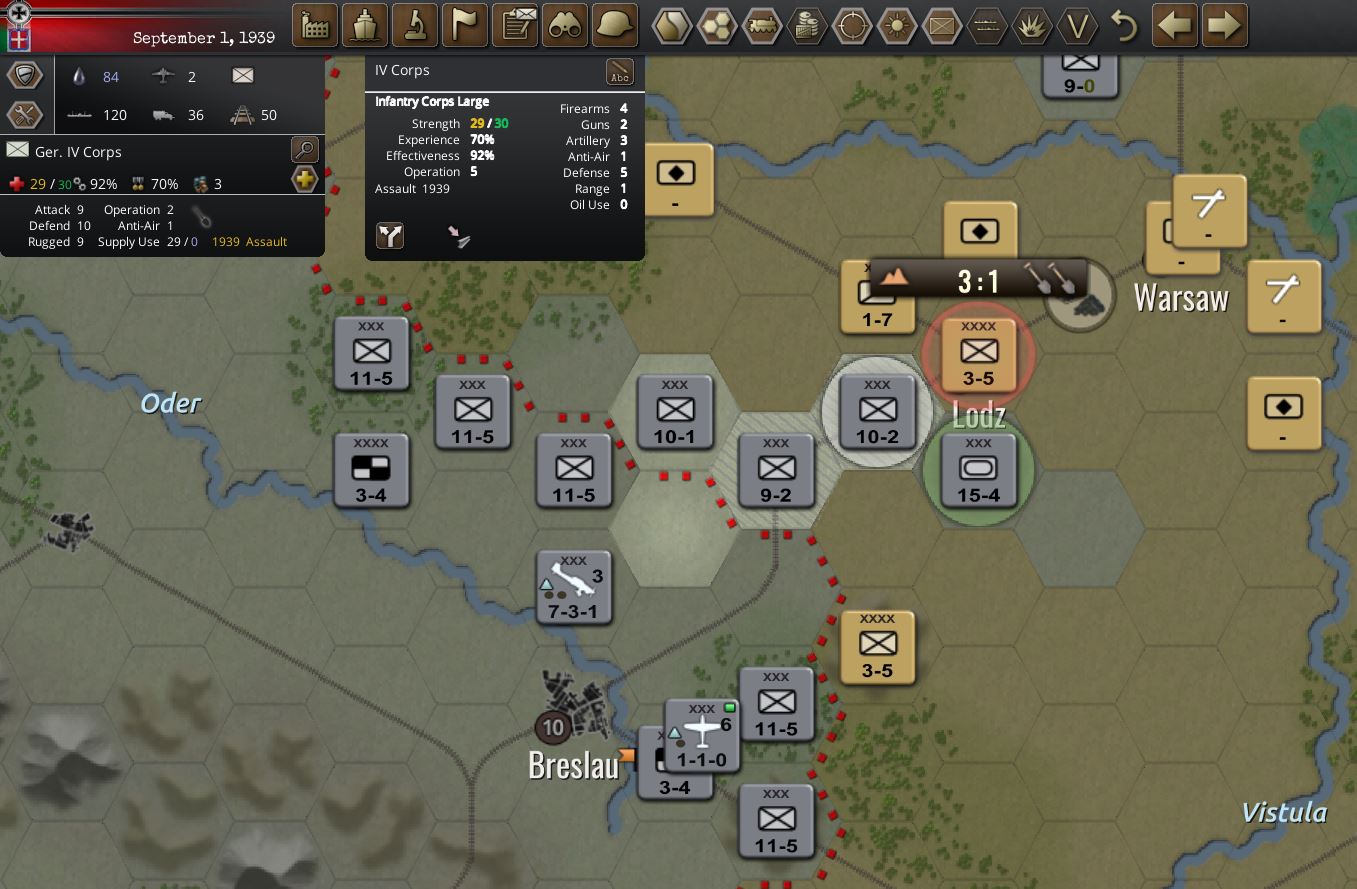Open ground forces via the helmet icon
1357x889 pixels.
click(x=614, y=24)
